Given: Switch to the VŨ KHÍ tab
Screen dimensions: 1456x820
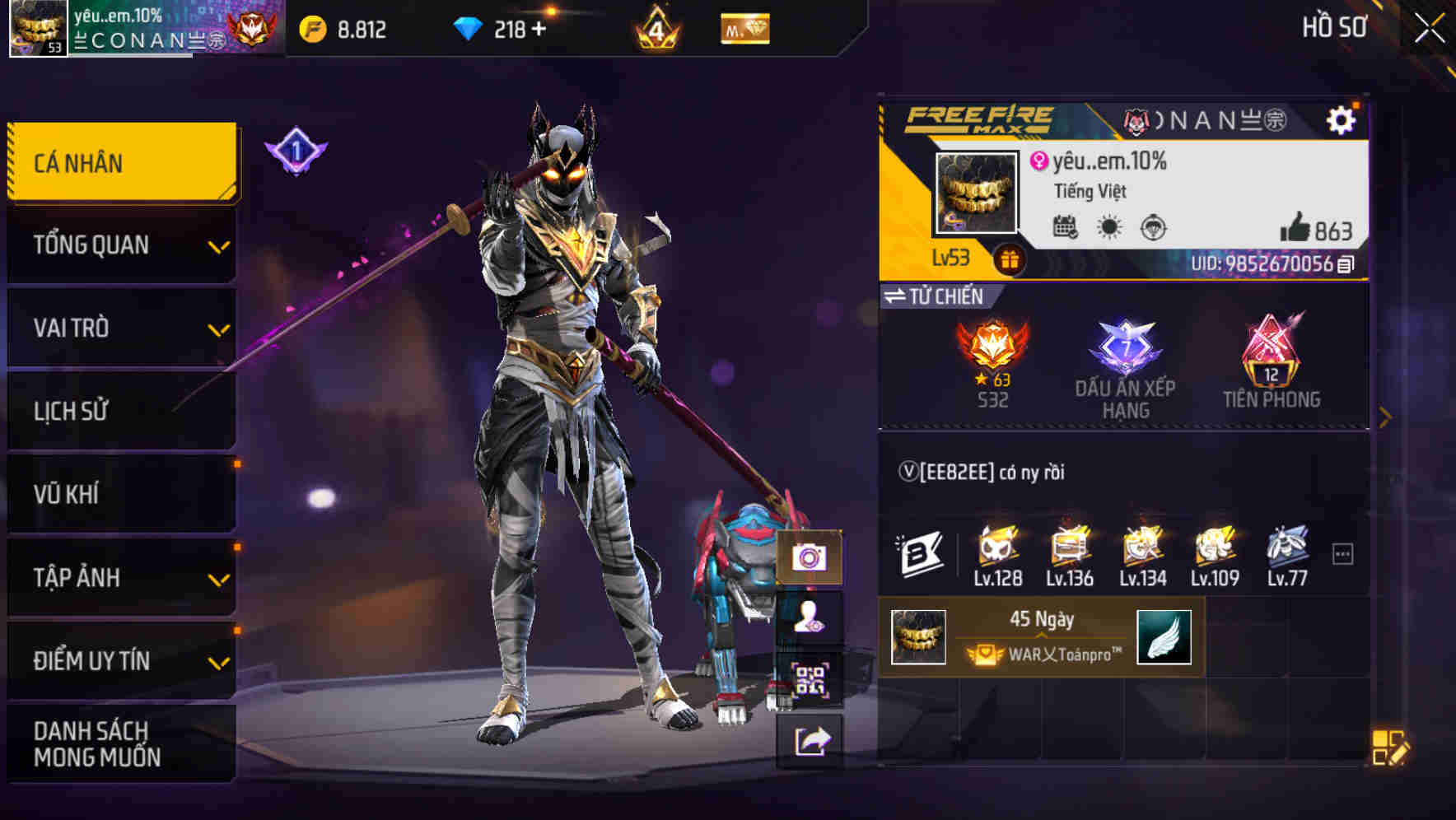Looking at the screenshot, I should (119, 494).
